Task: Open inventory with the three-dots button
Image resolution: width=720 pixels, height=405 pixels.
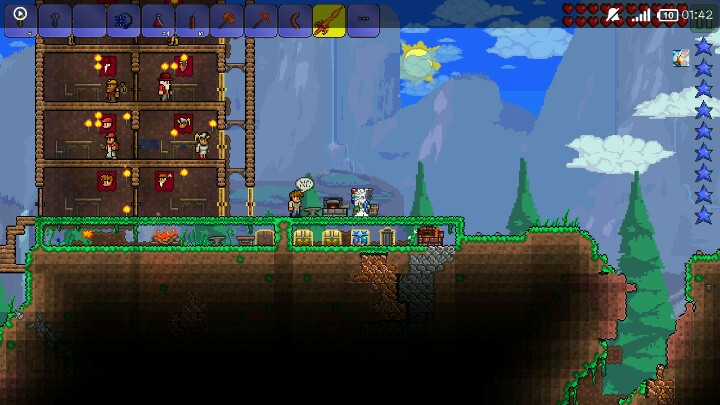Action: 363,19
